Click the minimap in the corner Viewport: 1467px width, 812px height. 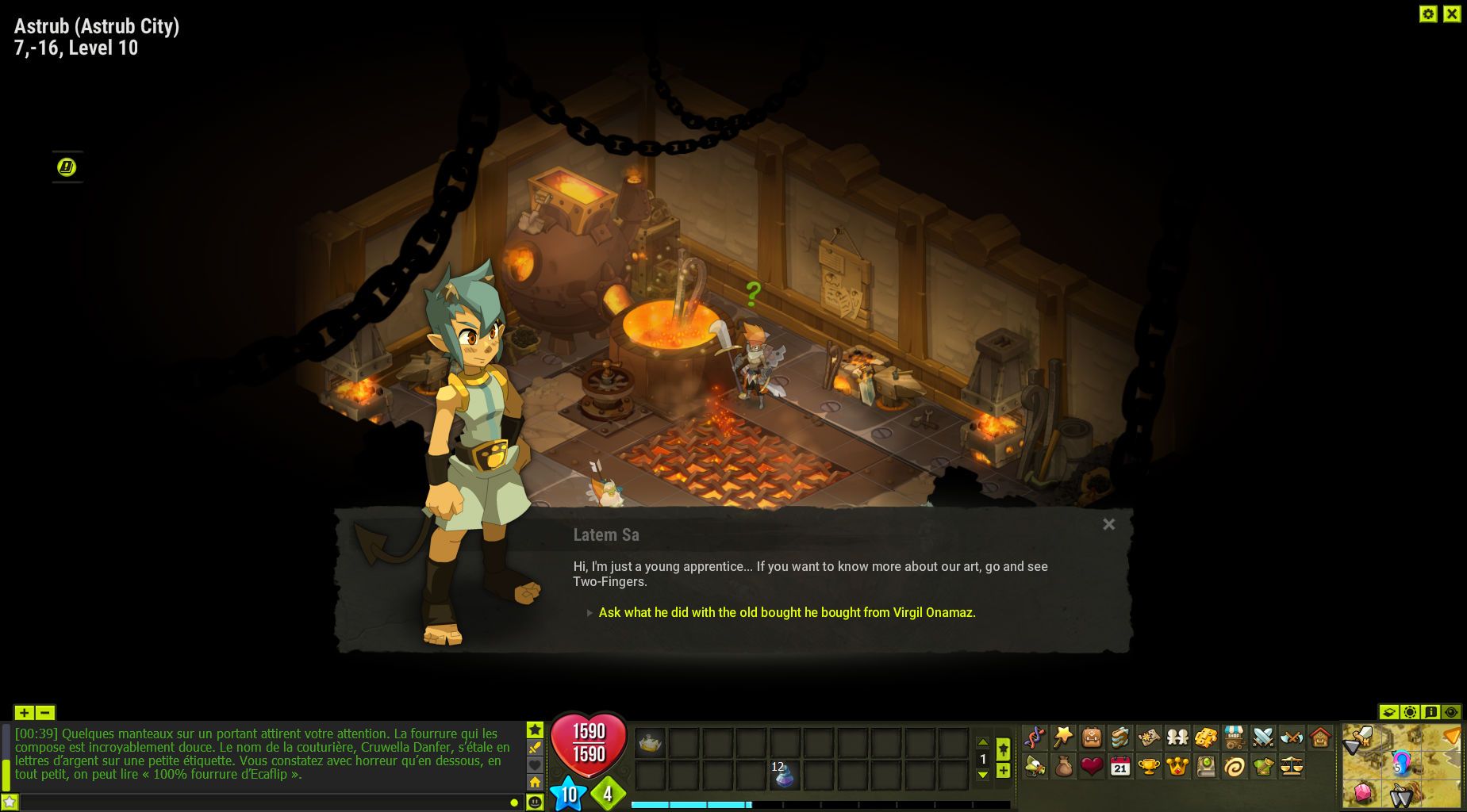coord(1402,765)
